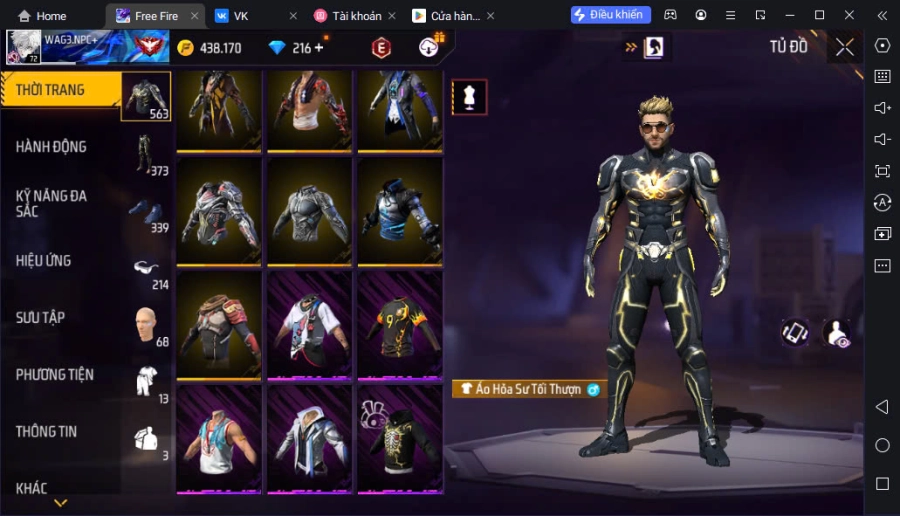Expand the category list with the down arrow

(x=60, y=503)
